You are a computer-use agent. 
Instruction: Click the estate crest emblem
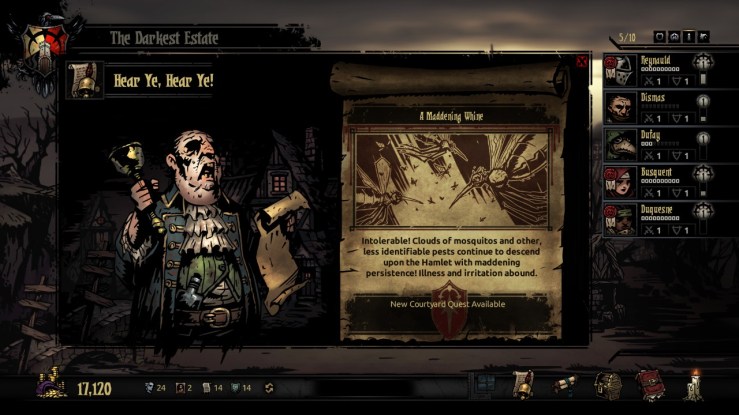pos(42,38)
